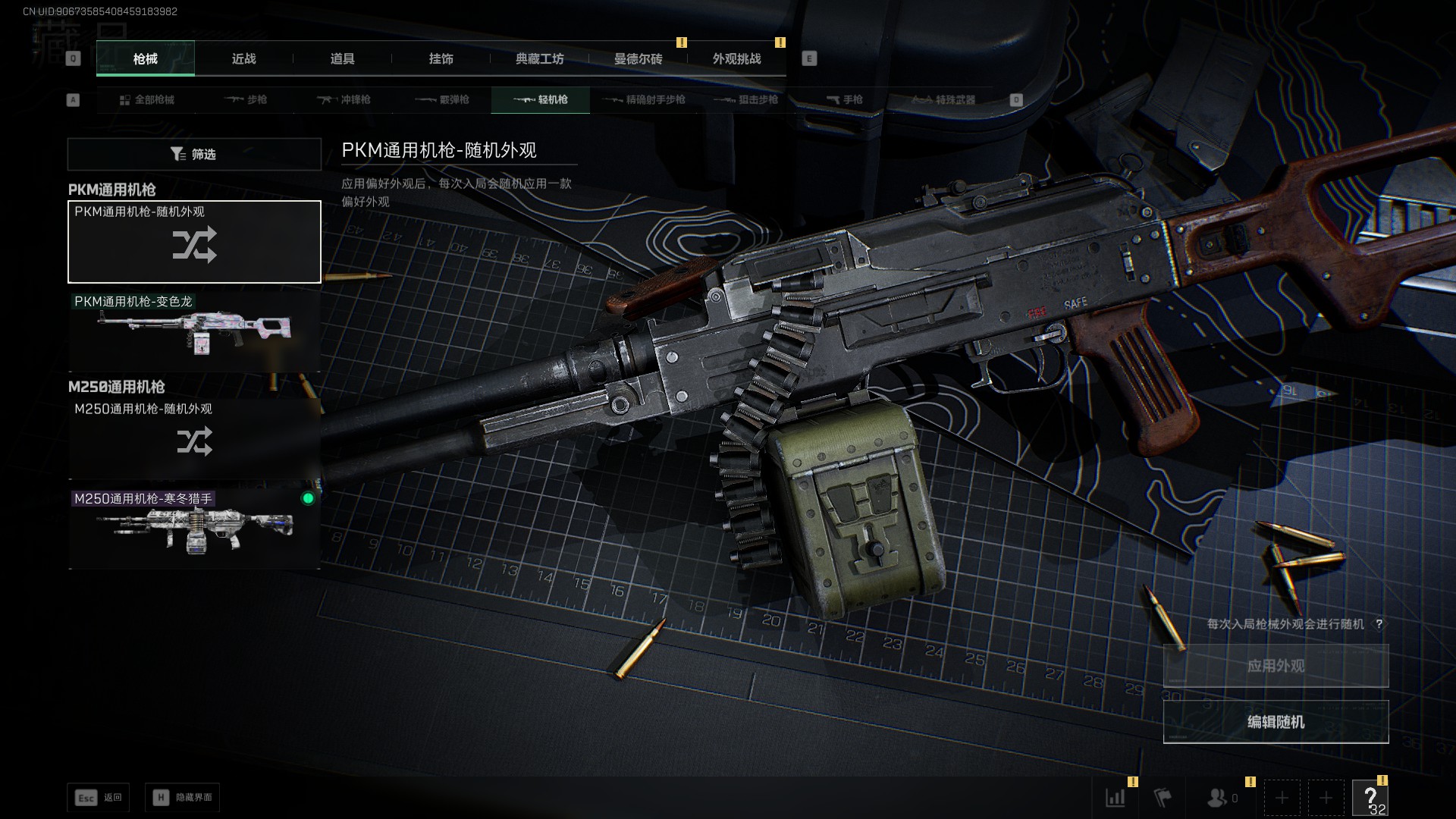Switch to the 外观挑战 tab
This screenshot has width=1456, height=819.
click(736, 59)
